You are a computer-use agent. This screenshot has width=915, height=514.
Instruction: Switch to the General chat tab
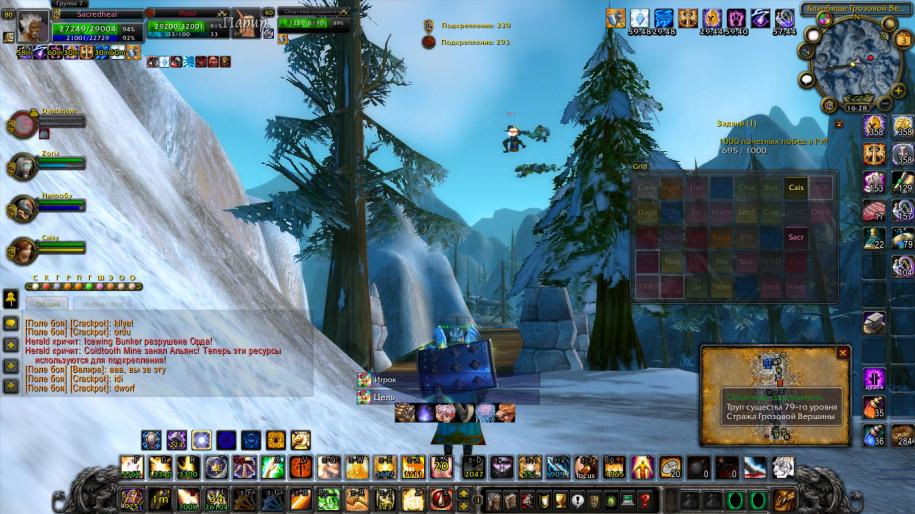coord(48,303)
